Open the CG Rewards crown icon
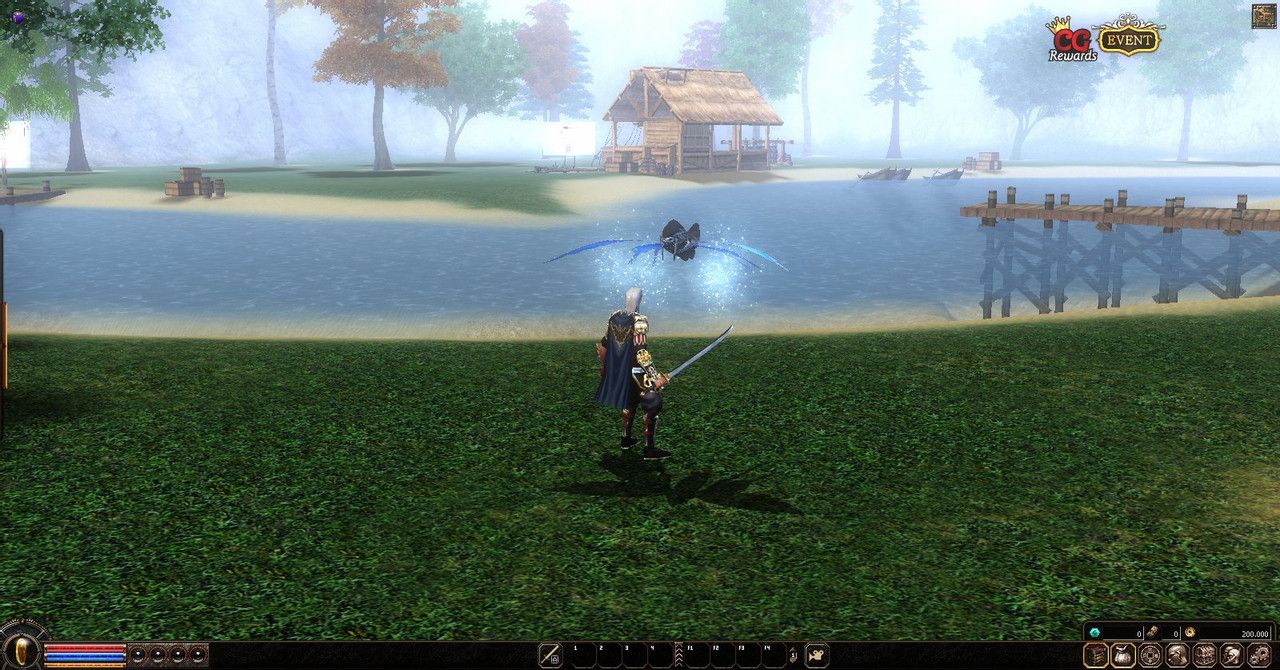1280x670 pixels. (x=1070, y=40)
